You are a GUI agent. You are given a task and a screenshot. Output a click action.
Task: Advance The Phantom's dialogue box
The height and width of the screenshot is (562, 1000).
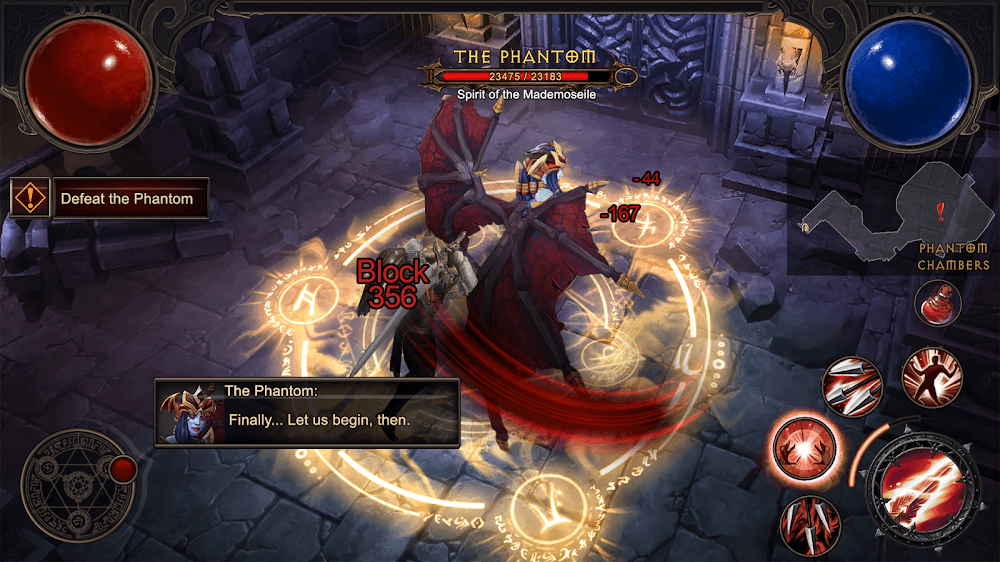click(x=307, y=411)
